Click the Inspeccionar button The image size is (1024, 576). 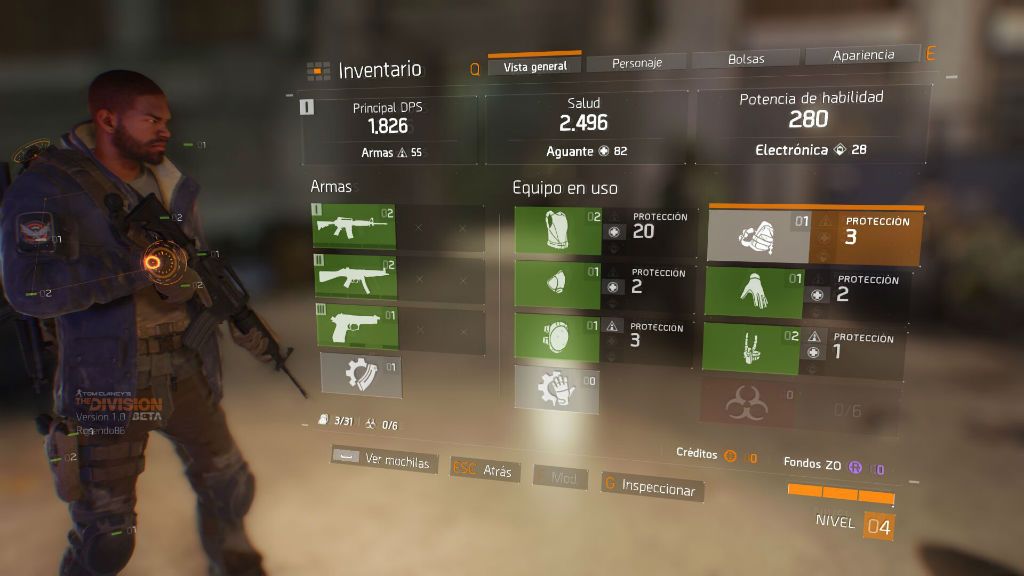pyautogui.click(x=651, y=487)
